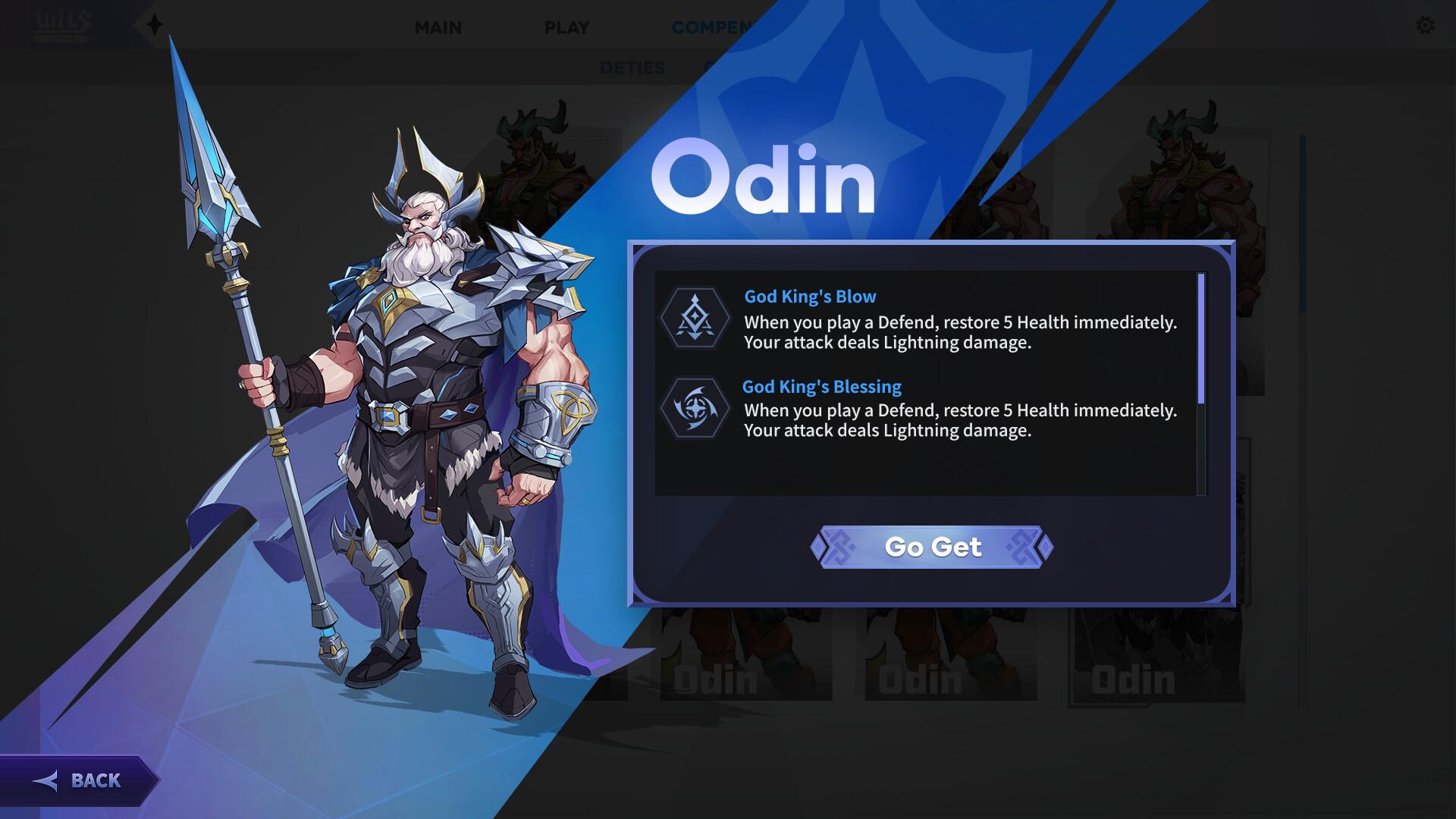Click the arrow icon on the BACK button
Viewport: 1456px width, 819px height.
47,780
